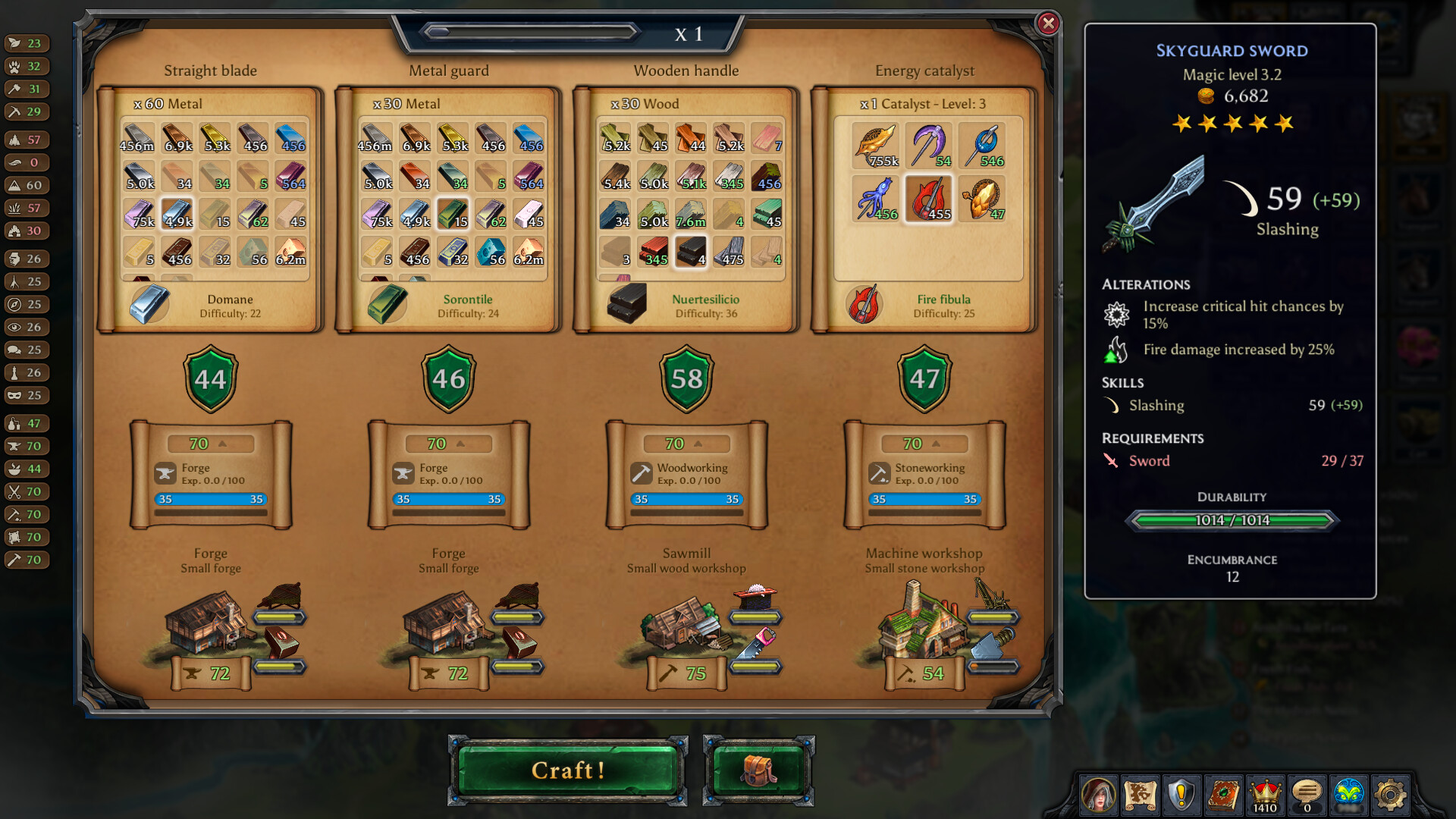This screenshot has height=819, width=1456.
Task: Deselect the 4.9k Domane ingot
Action: click(177, 214)
